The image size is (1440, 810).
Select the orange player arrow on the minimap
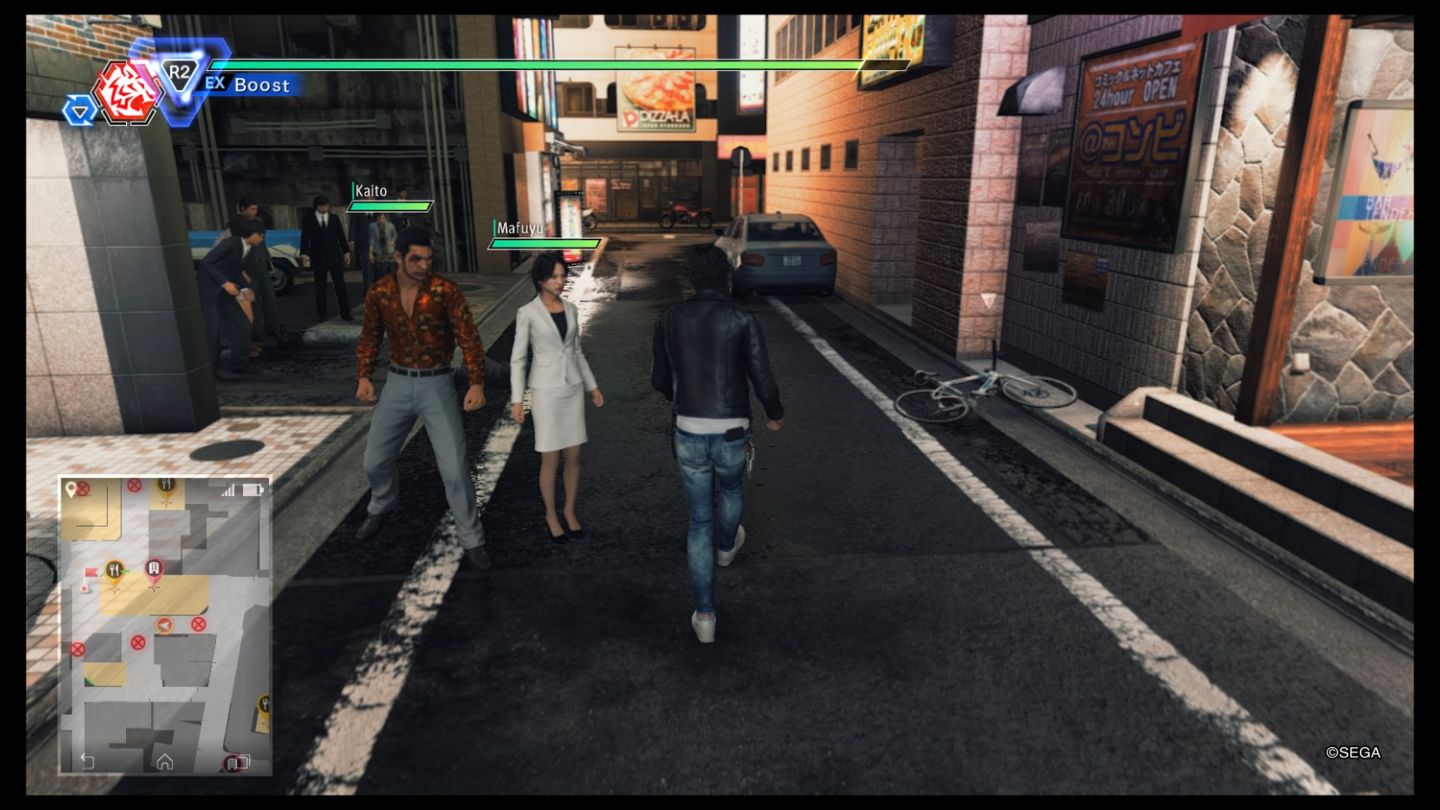[x=163, y=624]
